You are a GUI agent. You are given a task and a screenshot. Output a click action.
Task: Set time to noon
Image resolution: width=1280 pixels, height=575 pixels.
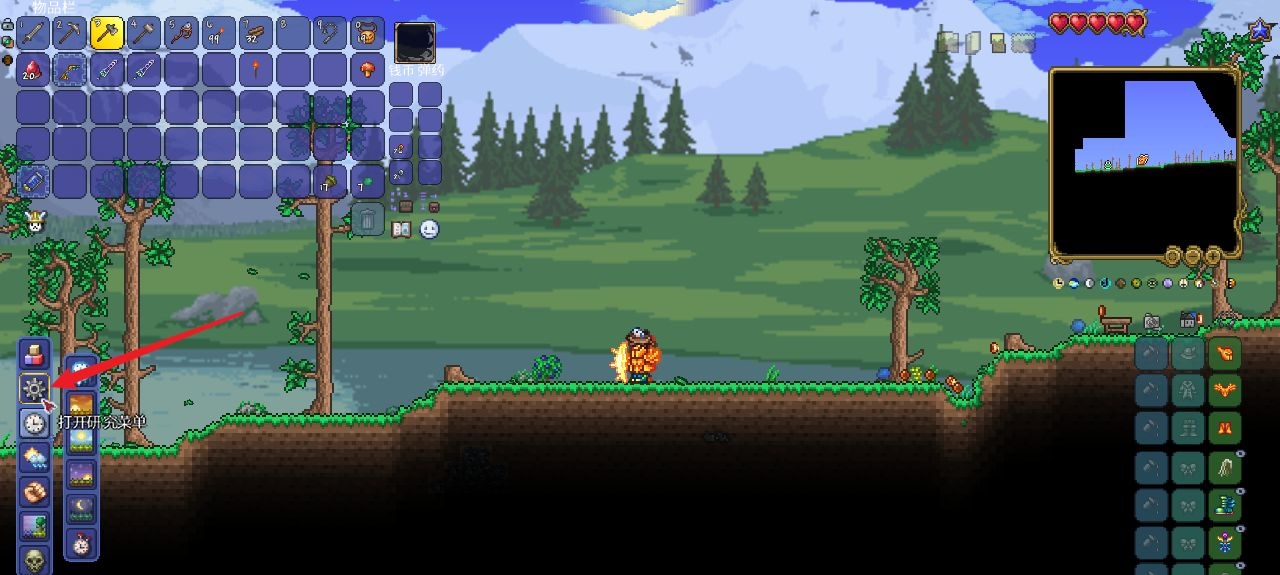tap(81, 439)
